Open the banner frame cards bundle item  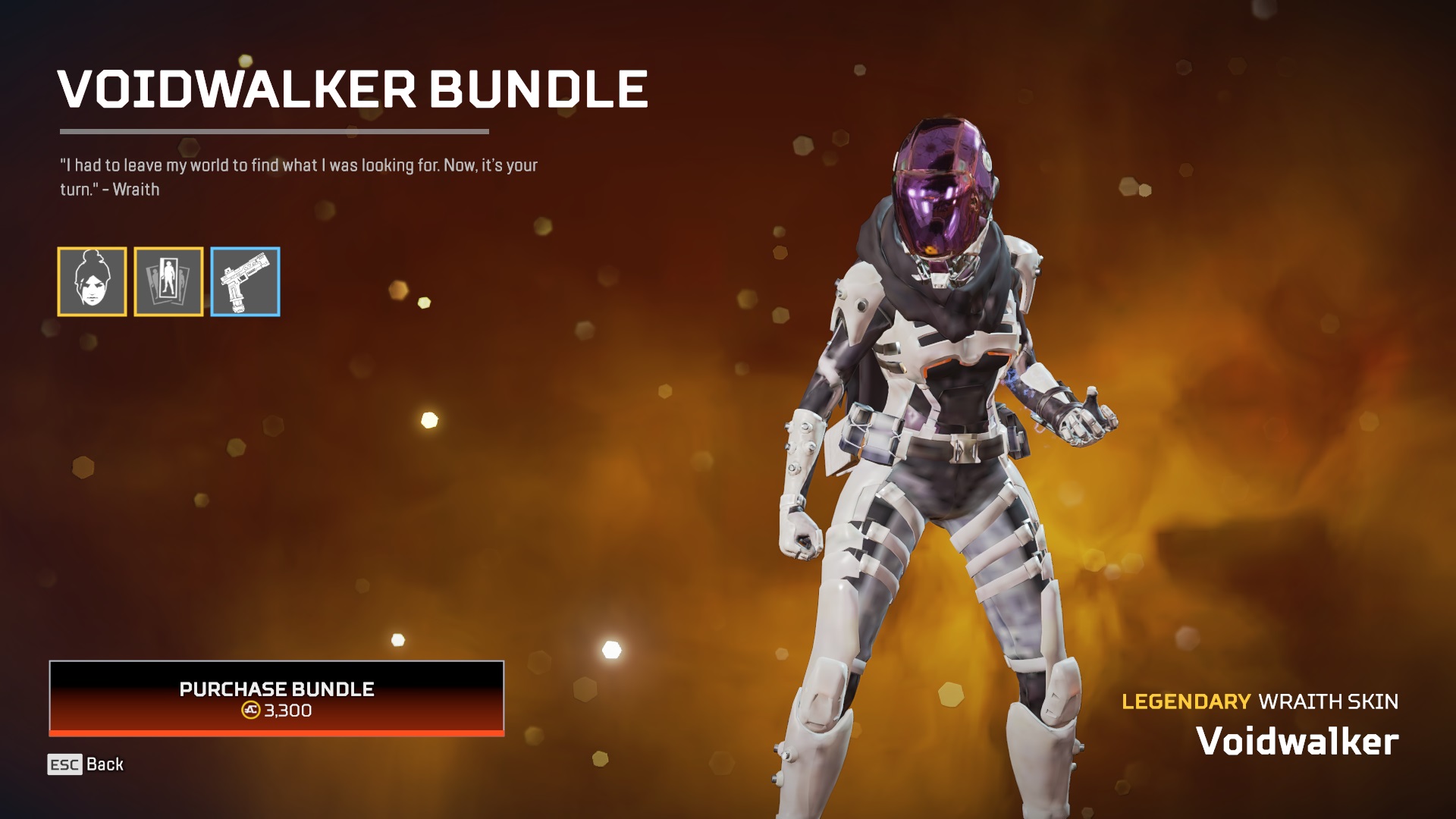coord(168,282)
